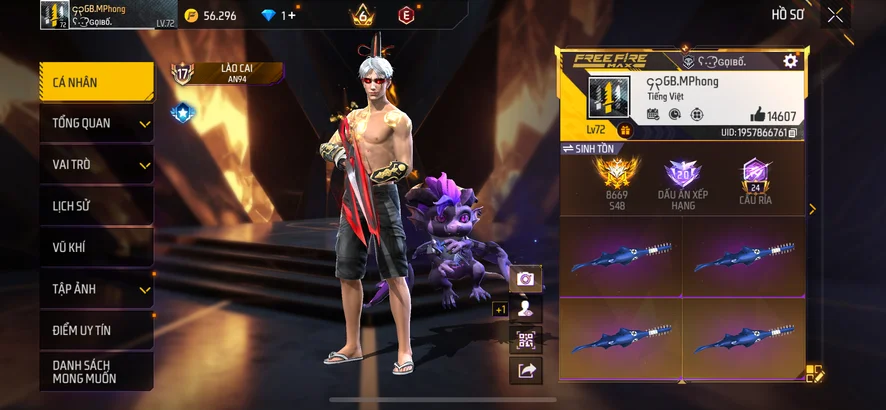Image resolution: width=886 pixels, height=410 pixels.
Task: Switch to the Lịch Sử tab
Action: click(x=96, y=206)
